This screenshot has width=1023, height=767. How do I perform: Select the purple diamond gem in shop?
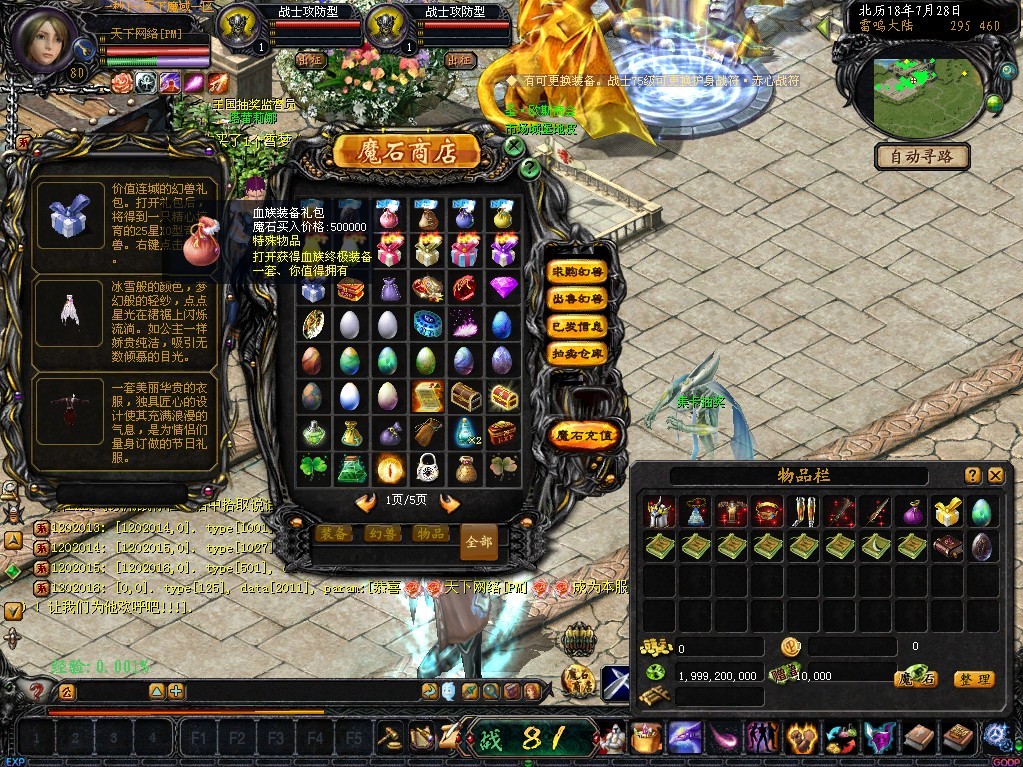click(503, 289)
